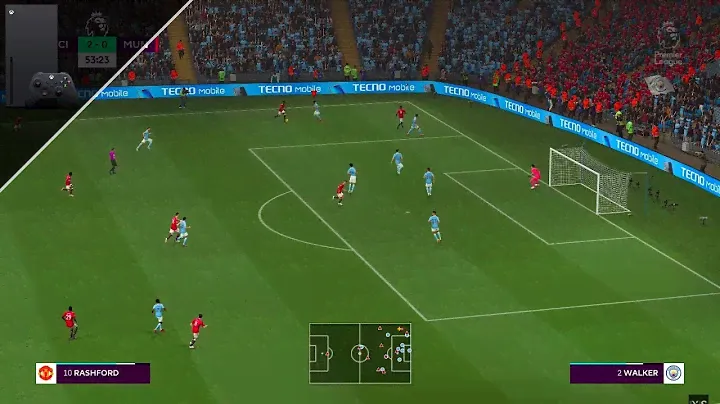Click the Manchester City club crest
This screenshot has height=404, width=720.
(x=673, y=373)
